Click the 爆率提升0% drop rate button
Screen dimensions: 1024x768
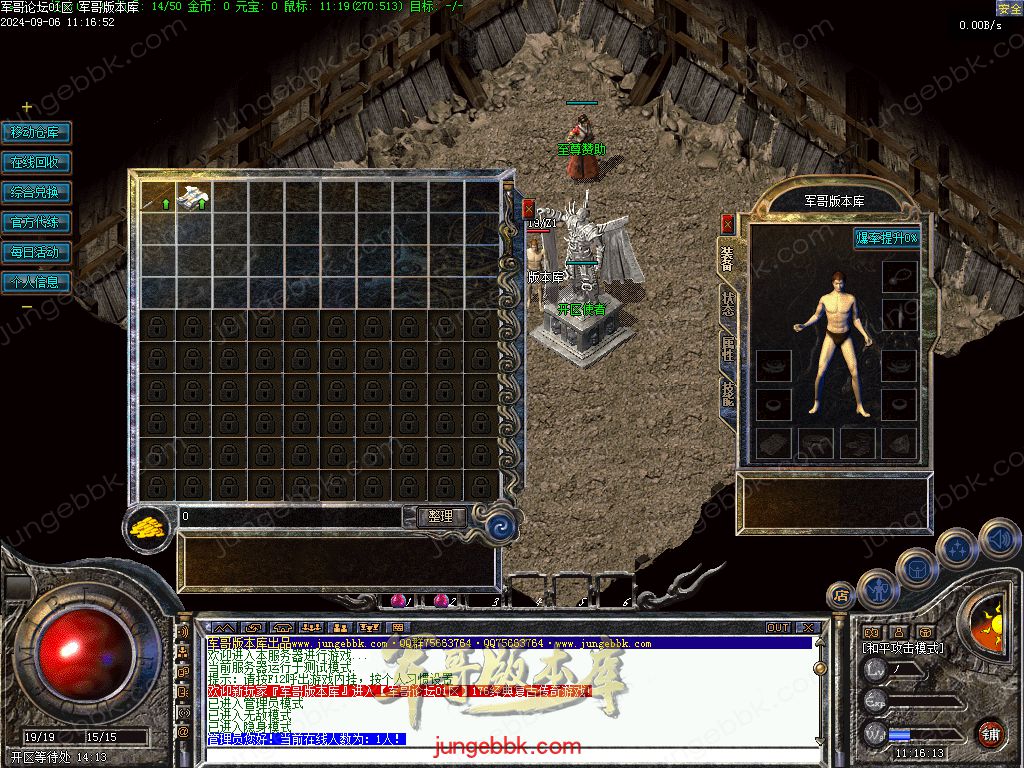(886, 238)
